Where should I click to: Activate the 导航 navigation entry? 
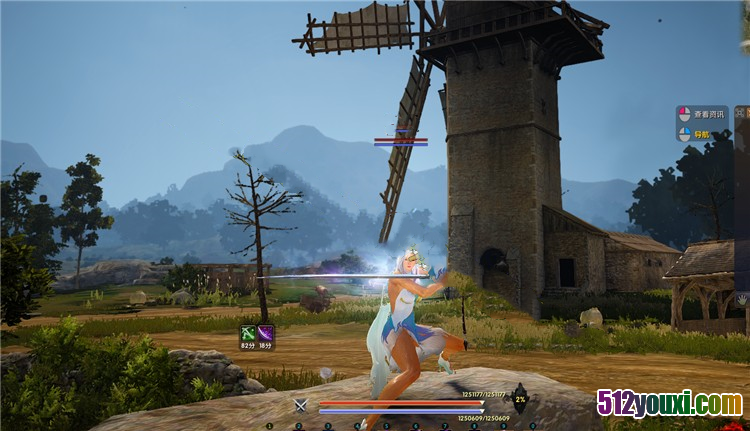point(702,133)
